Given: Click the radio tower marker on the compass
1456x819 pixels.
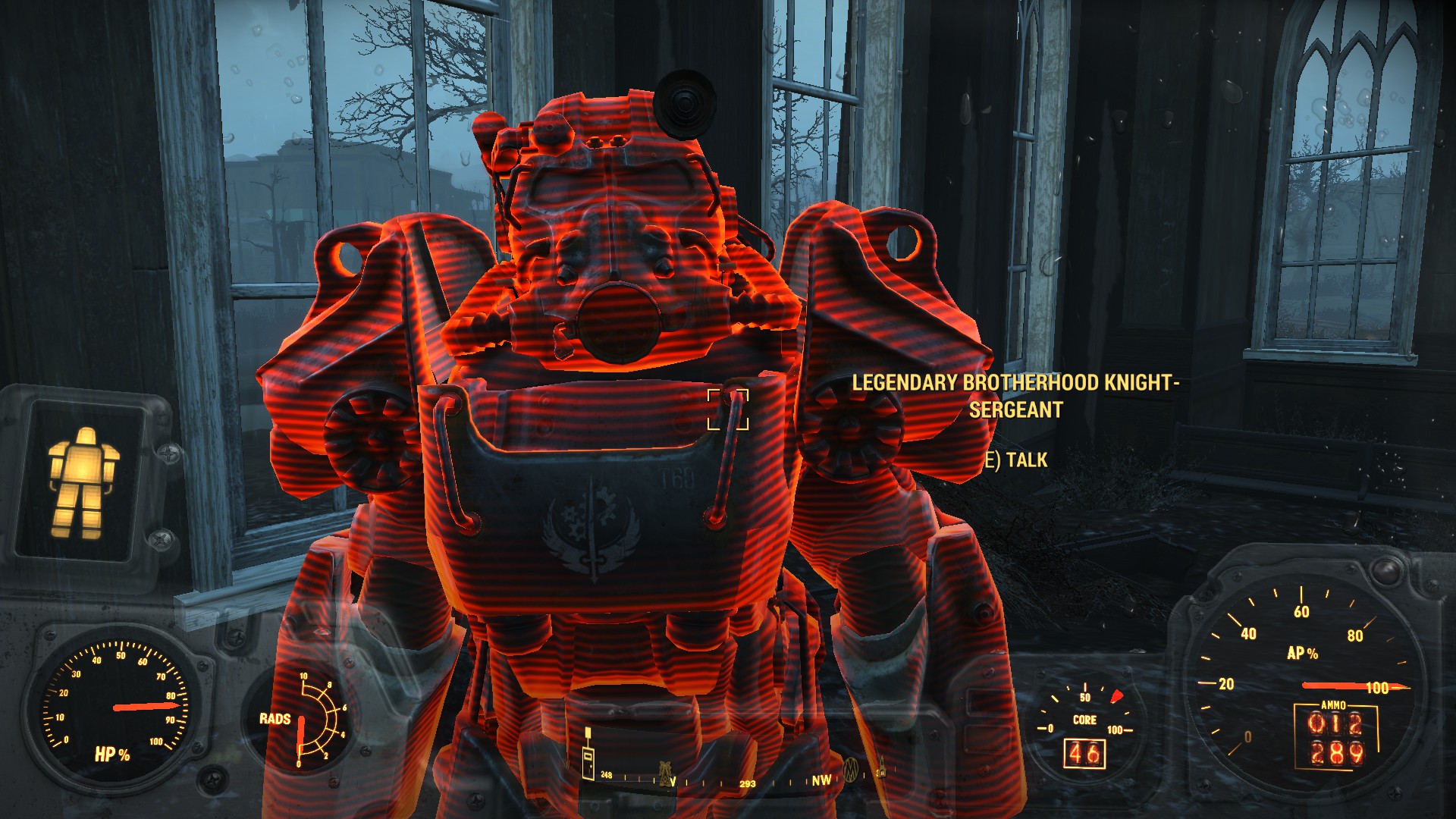Looking at the screenshot, I should 665,771.
